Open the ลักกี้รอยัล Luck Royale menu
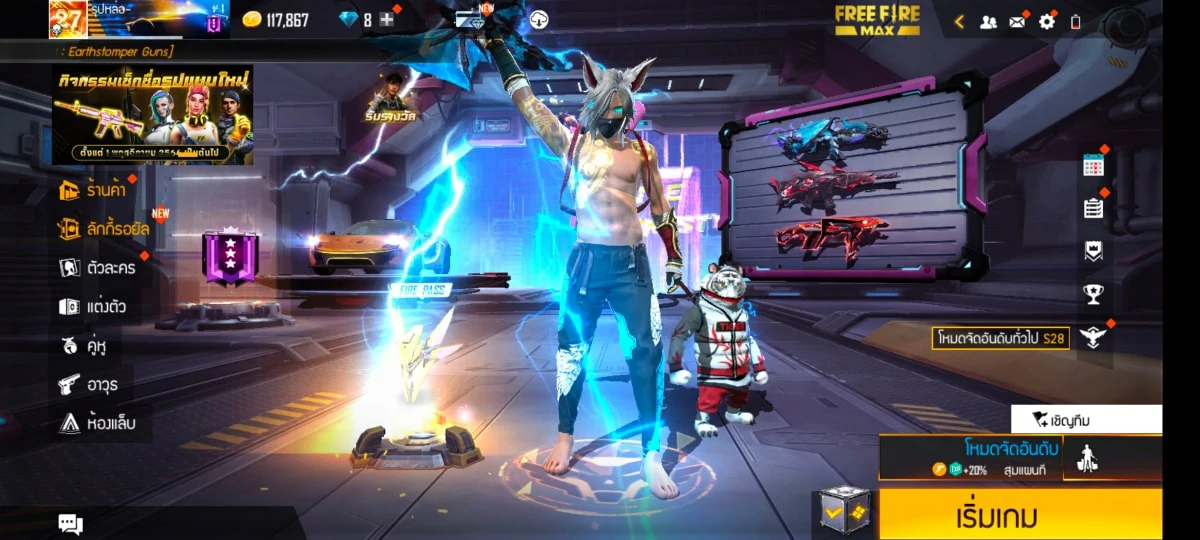This screenshot has height=540, width=1200. 105,229
